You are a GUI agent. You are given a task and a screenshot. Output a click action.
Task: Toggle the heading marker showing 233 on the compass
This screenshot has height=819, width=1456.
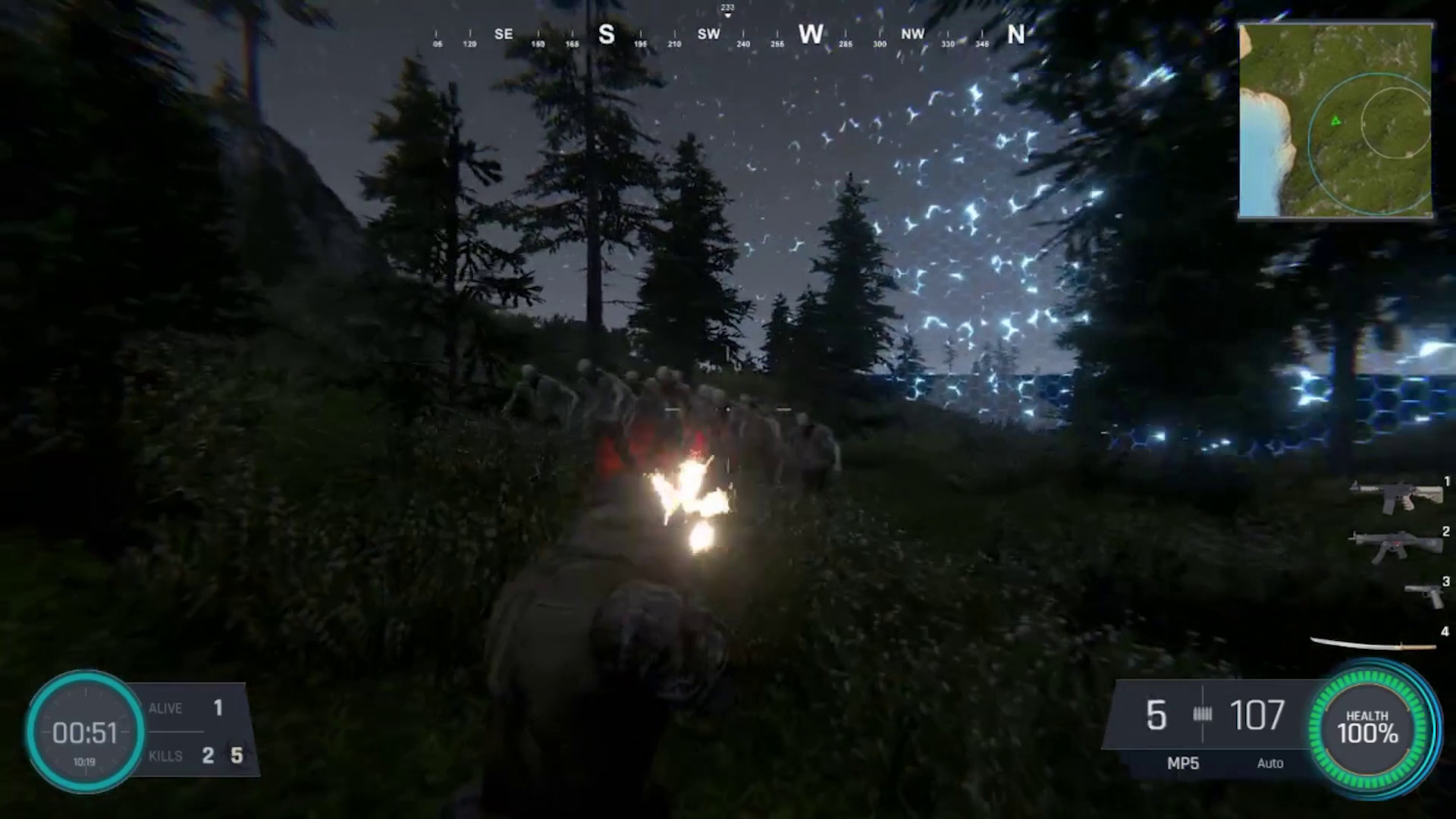click(x=726, y=7)
